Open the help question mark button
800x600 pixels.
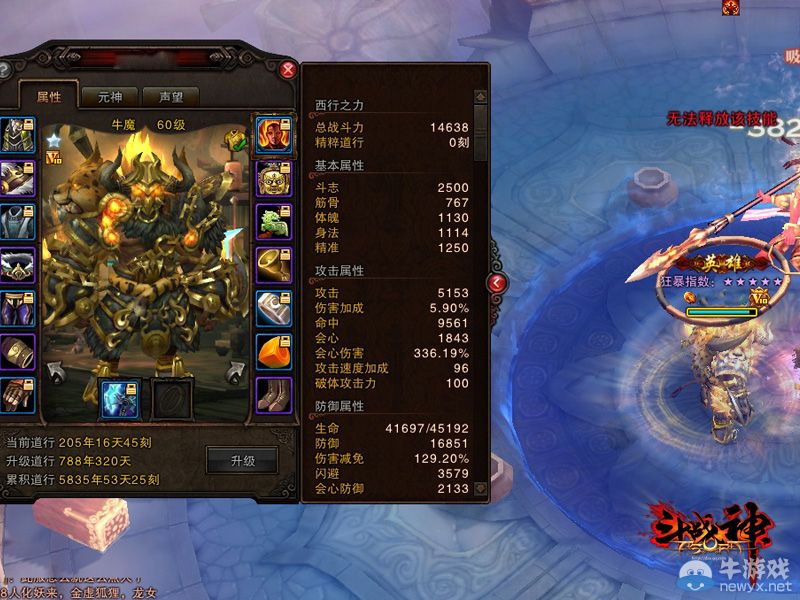tap(4, 70)
